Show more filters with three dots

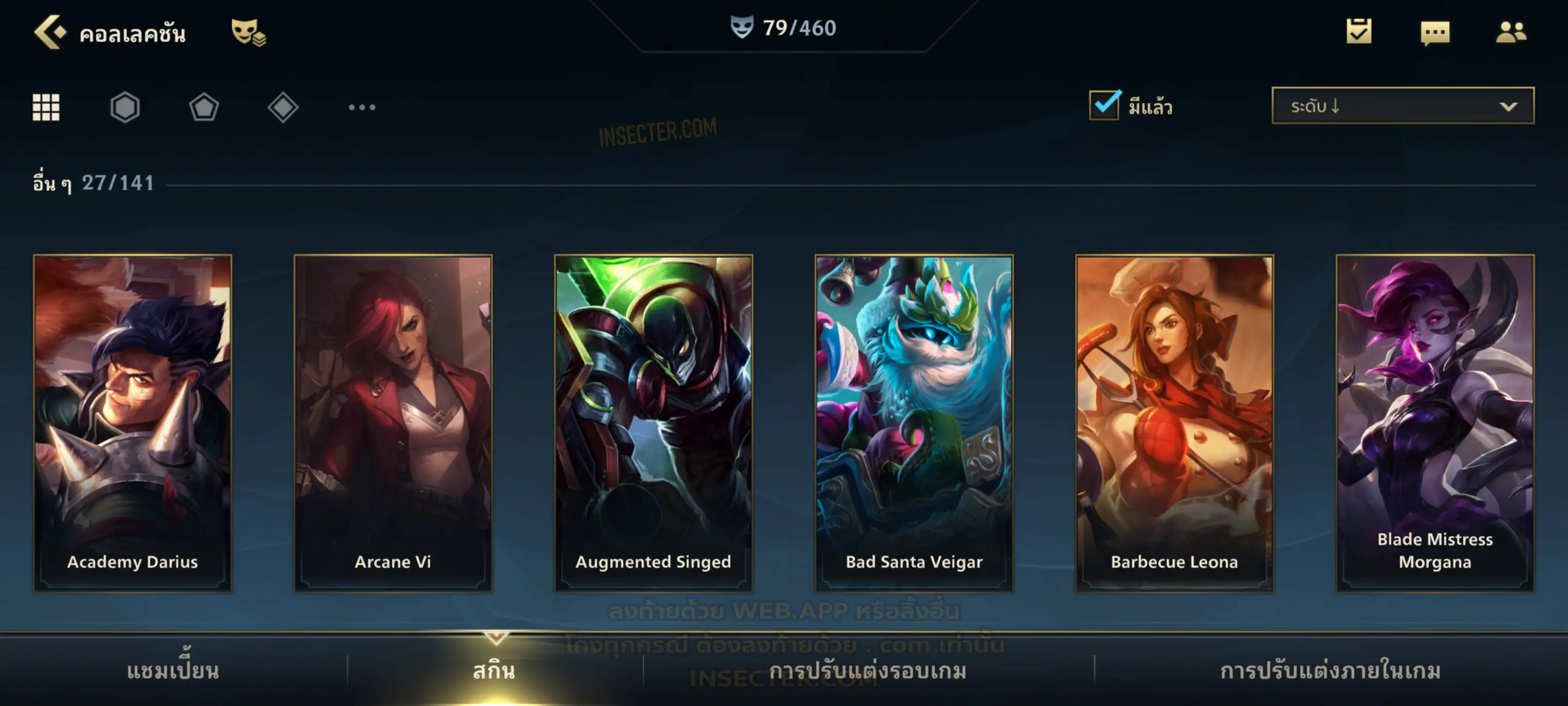click(362, 108)
